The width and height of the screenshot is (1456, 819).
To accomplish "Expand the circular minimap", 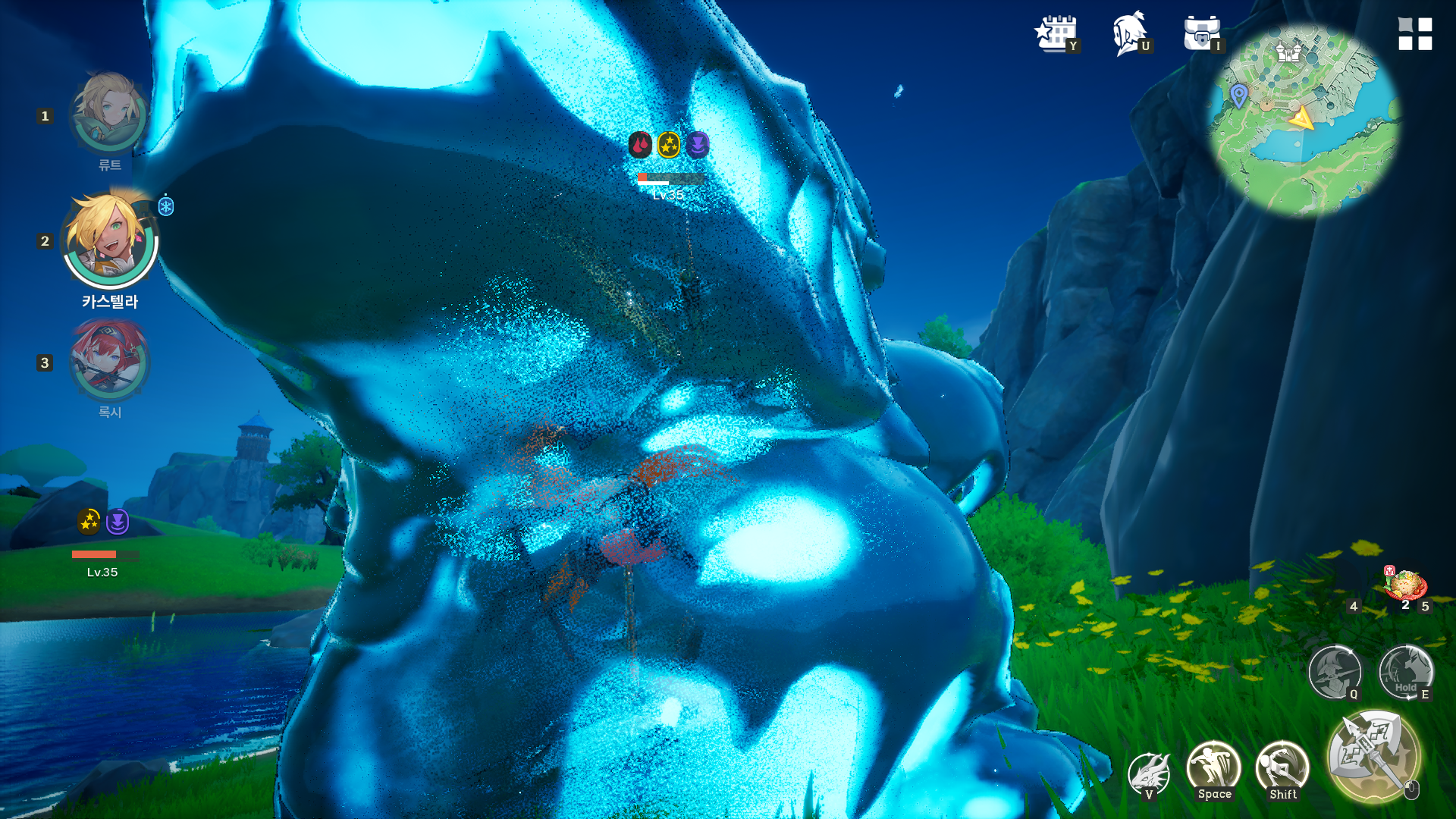I will 1304,121.
